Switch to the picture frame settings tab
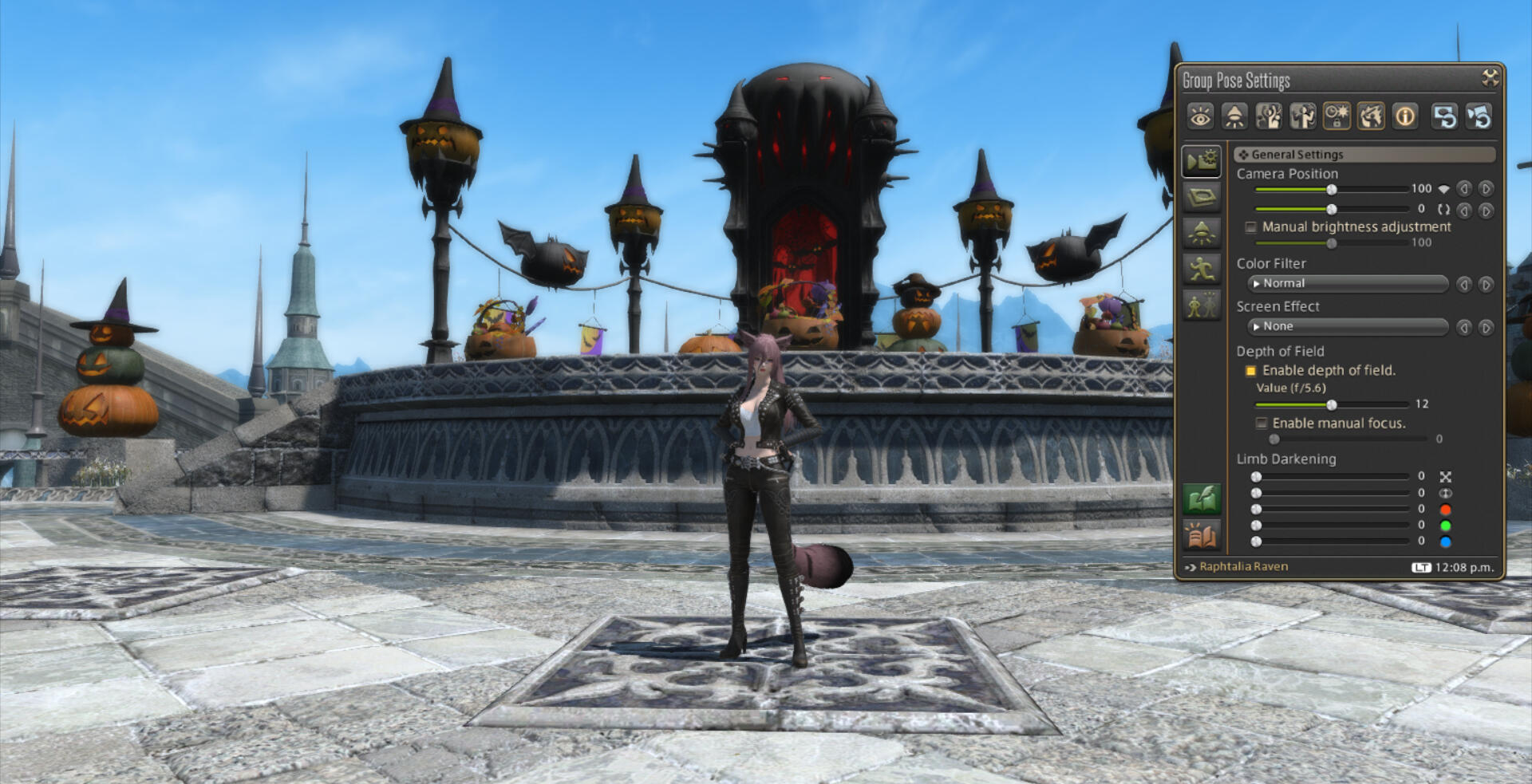 (x=1201, y=196)
